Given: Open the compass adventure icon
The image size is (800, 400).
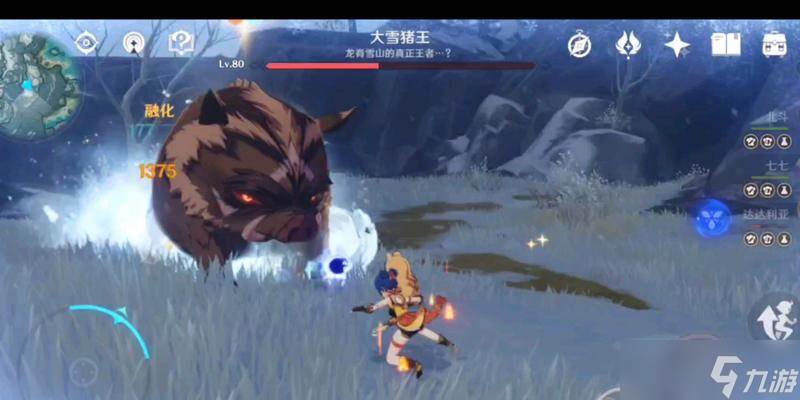Looking at the screenshot, I should pyautogui.click(x=580, y=45).
